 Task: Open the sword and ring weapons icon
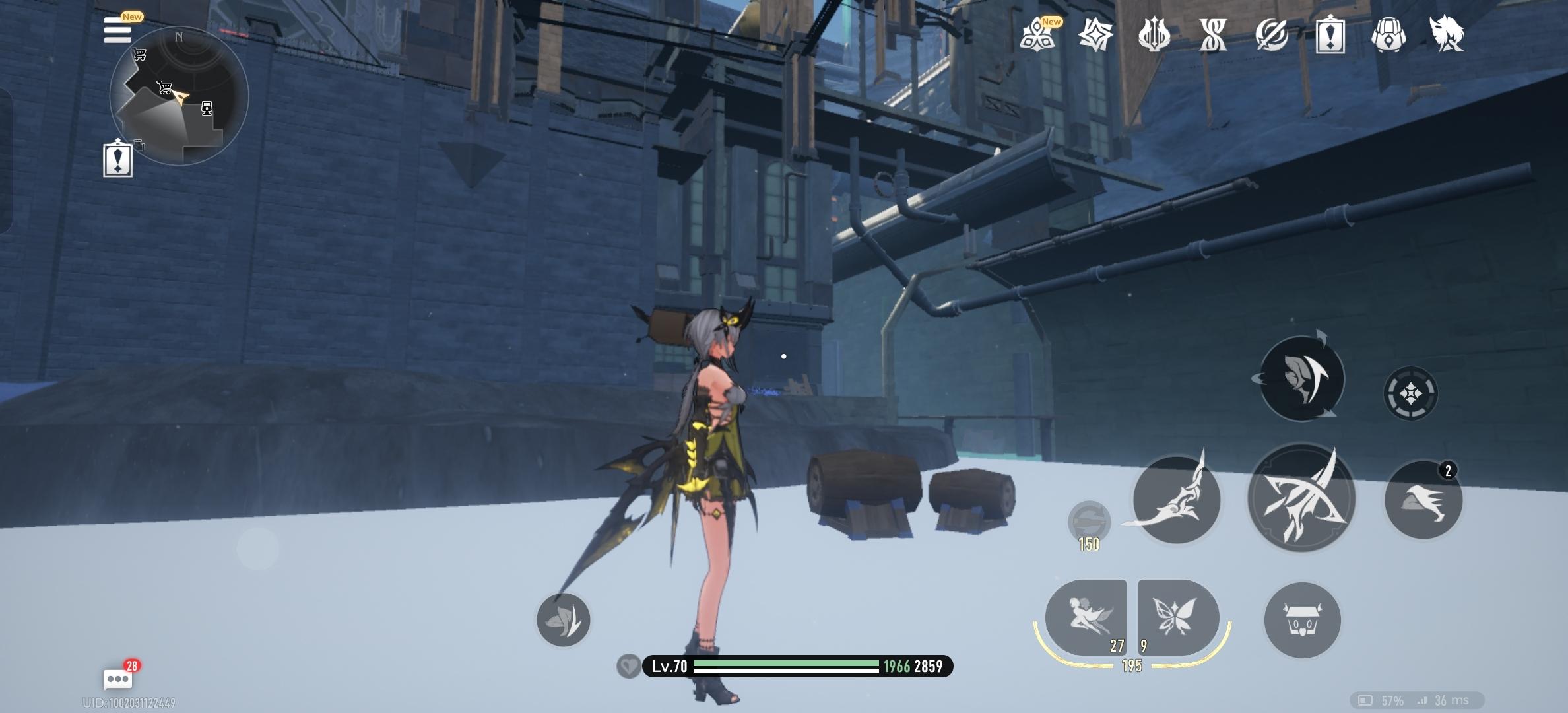click(x=1272, y=34)
